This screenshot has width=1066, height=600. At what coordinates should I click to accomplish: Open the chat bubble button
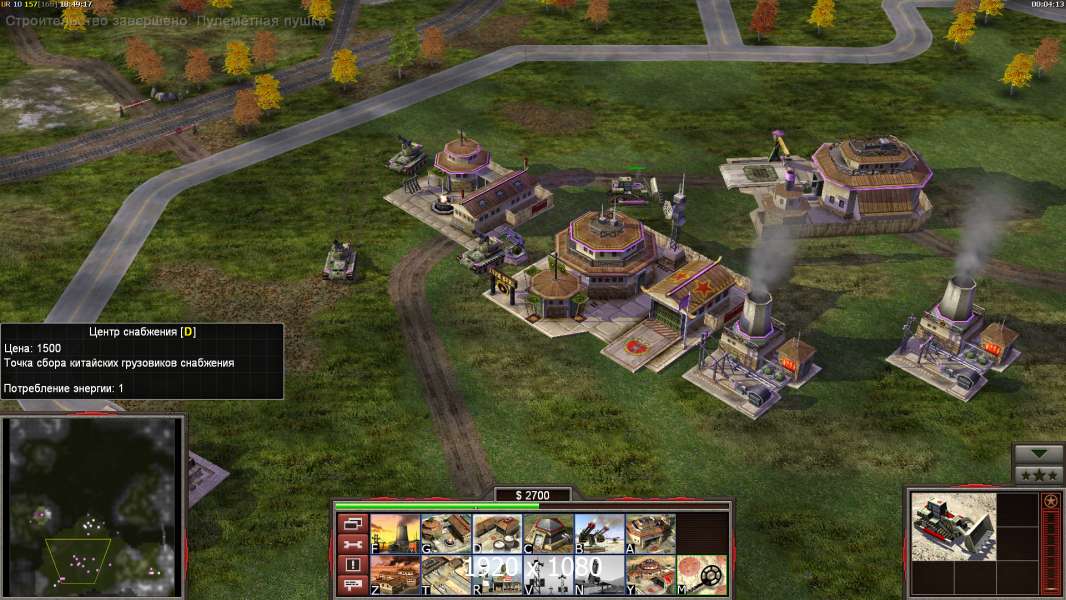click(351, 585)
